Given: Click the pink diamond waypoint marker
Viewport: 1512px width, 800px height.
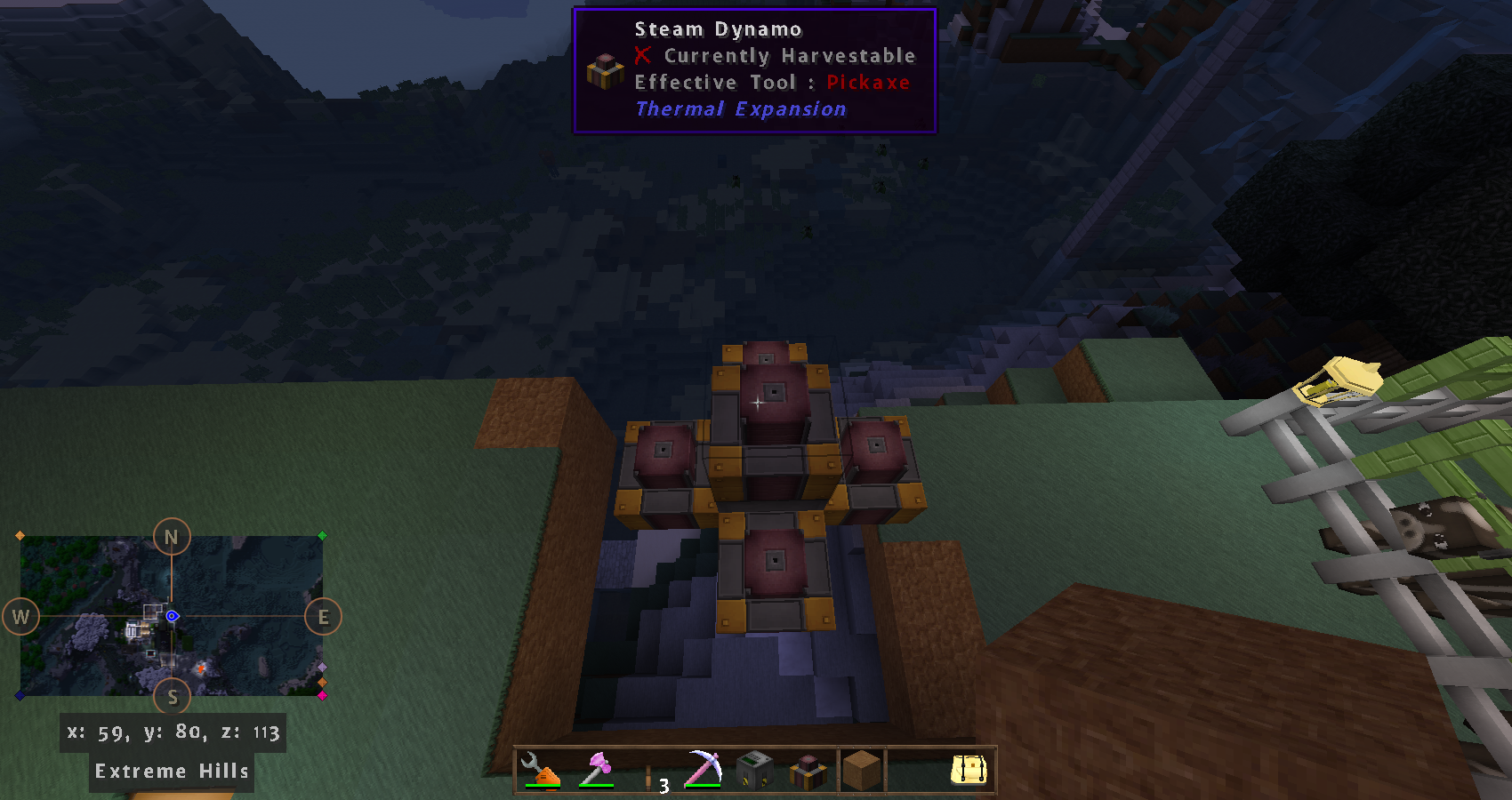Looking at the screenshot, I should pyautogui.click(x=322, y=696).
